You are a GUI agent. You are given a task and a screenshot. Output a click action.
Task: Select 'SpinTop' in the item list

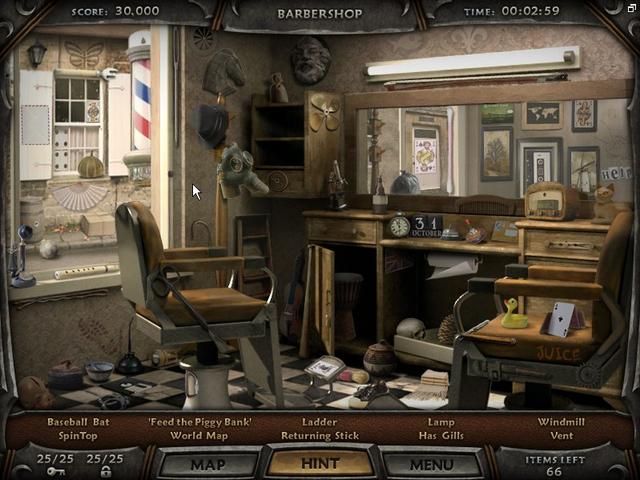pos(78,436)
